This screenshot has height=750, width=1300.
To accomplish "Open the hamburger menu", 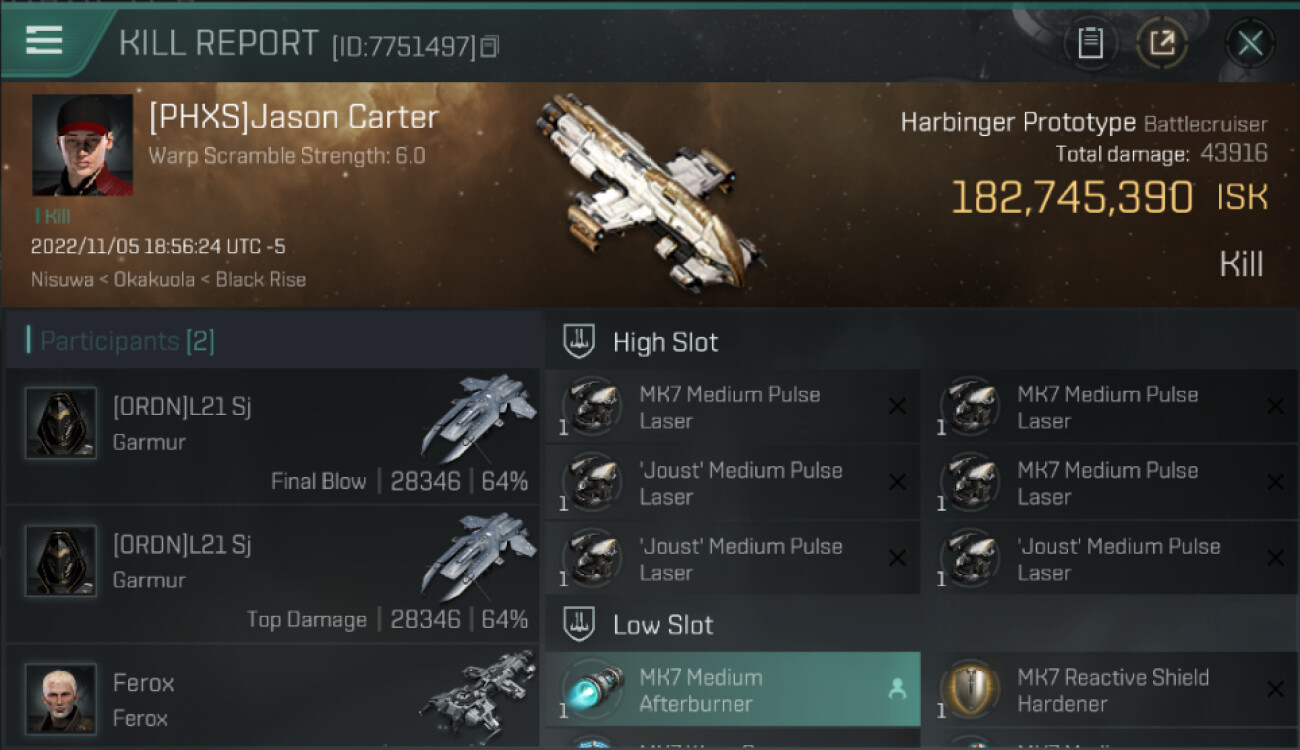I will [x=44, y=40].
